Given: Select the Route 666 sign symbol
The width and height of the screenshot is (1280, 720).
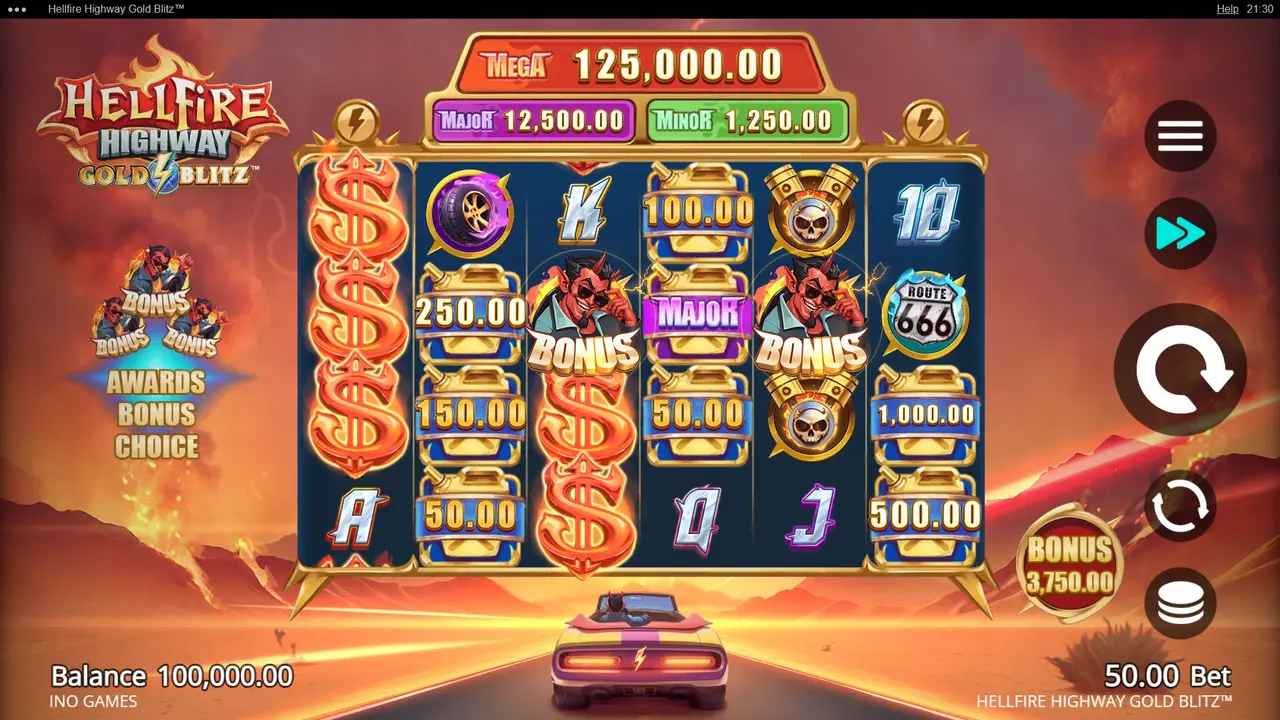Looking at the screenshot, I should click(x=926, y=311).
